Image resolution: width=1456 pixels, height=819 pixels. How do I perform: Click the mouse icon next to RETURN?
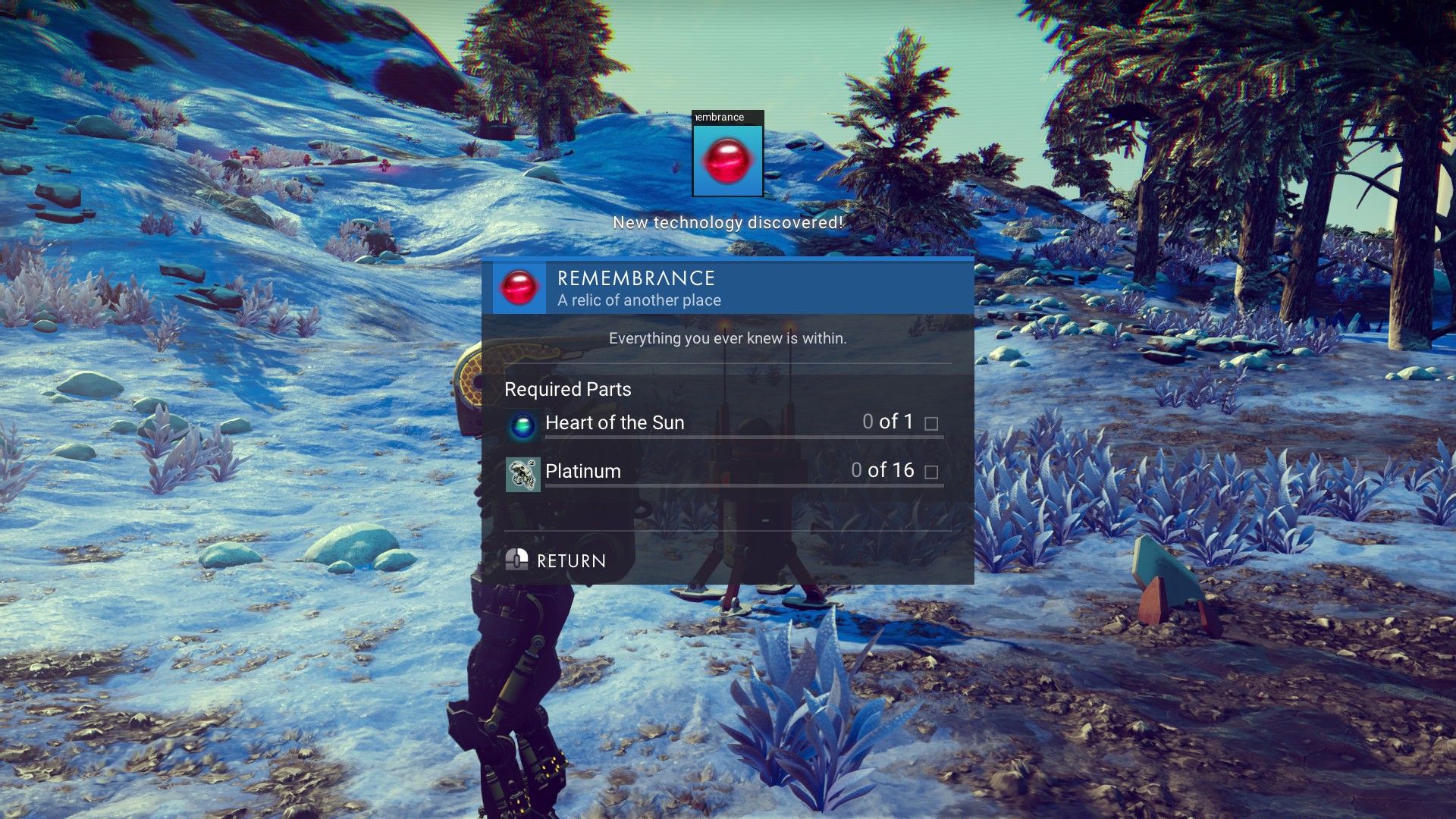(x=519, y=560)
